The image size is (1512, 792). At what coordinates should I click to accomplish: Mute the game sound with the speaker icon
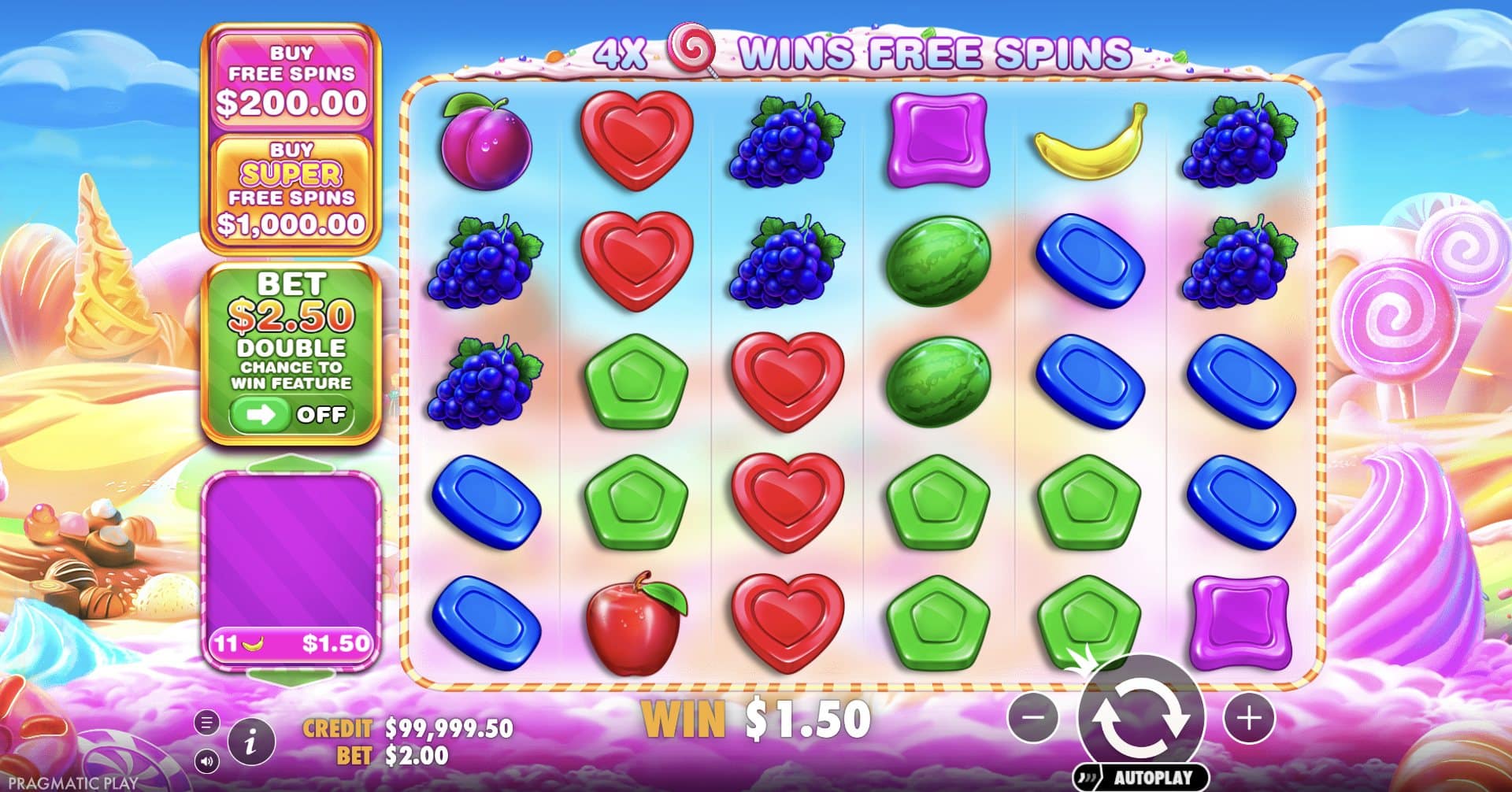point(206,760)
